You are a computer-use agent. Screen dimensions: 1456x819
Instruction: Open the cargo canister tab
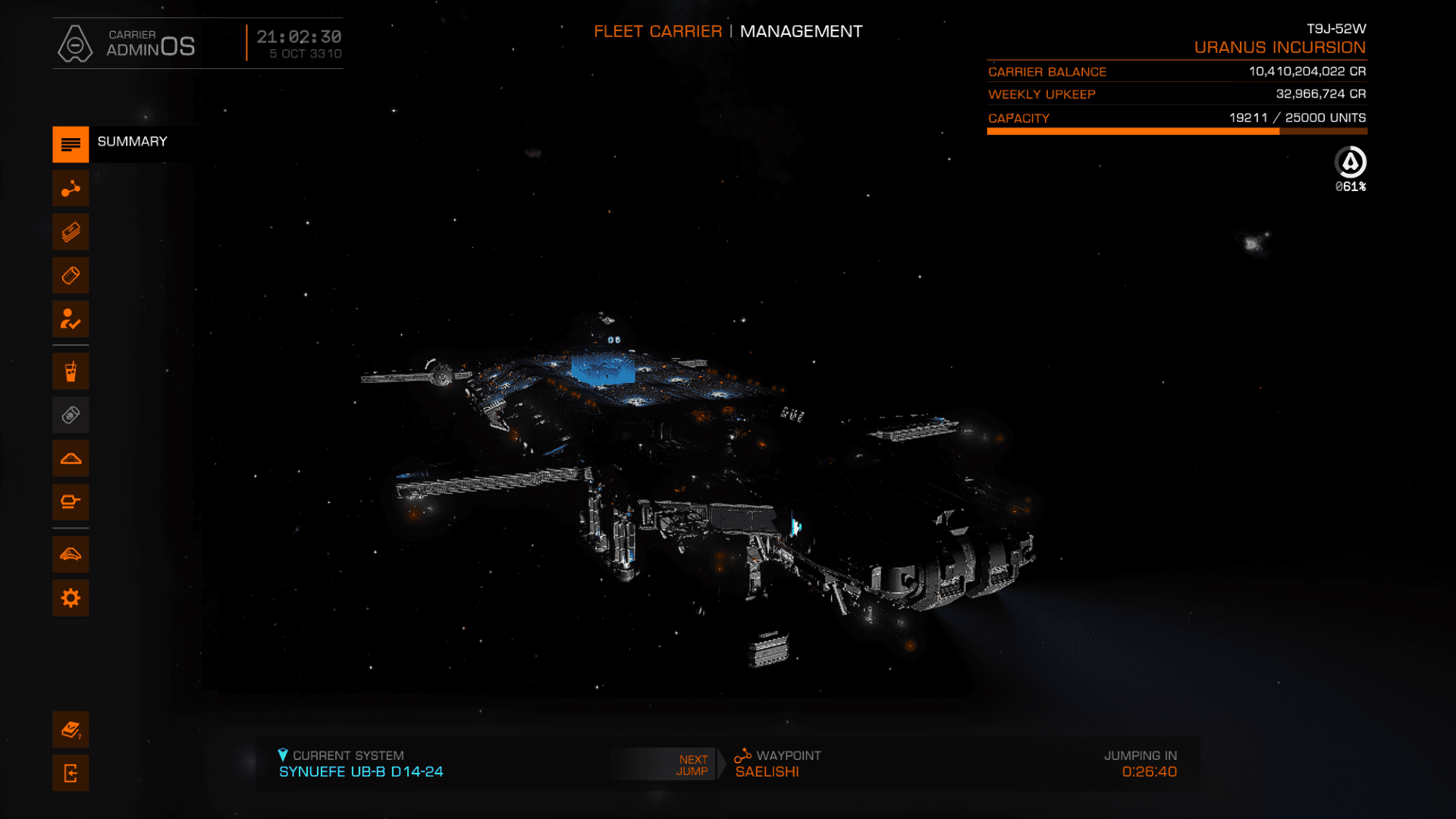pyautogui.click(x=71, y=275)
